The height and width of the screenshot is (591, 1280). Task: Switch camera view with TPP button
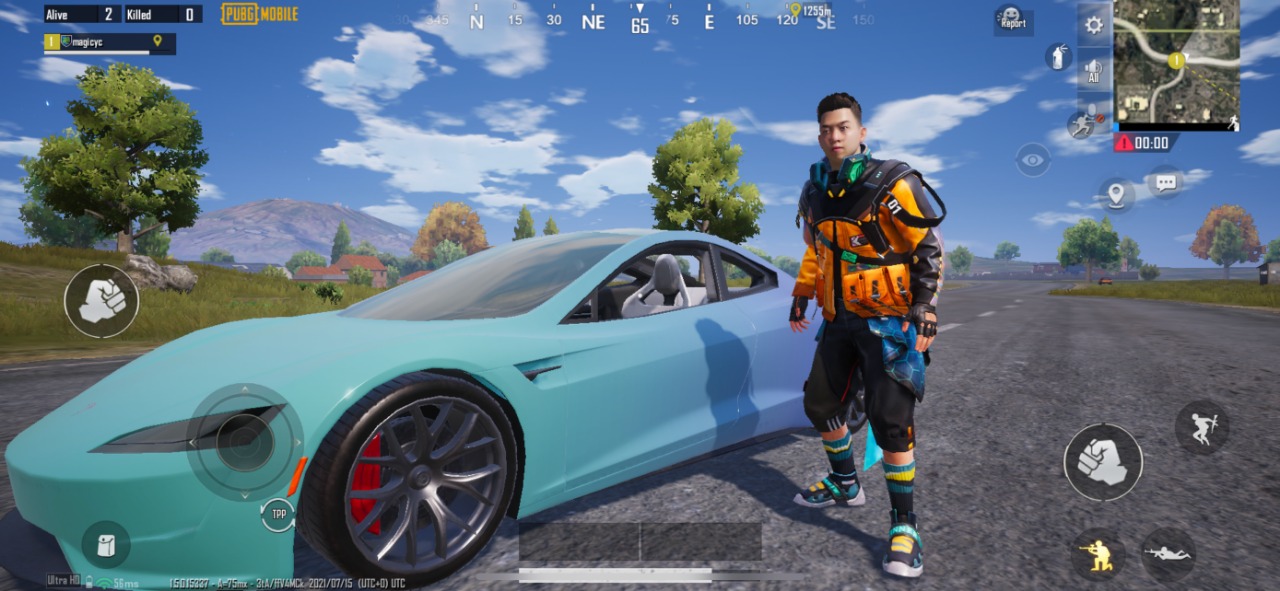coord(278,515)
